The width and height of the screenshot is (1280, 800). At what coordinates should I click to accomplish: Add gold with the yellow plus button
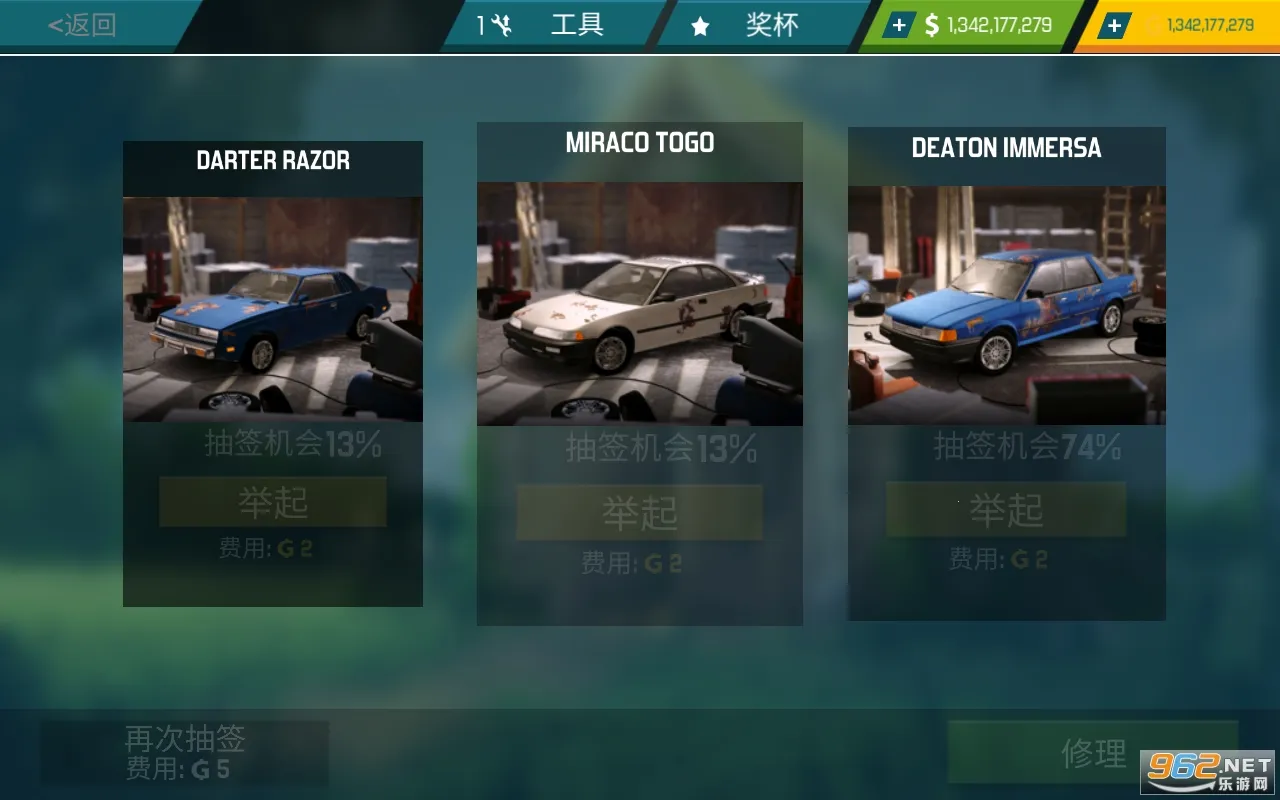point(1114,26)
